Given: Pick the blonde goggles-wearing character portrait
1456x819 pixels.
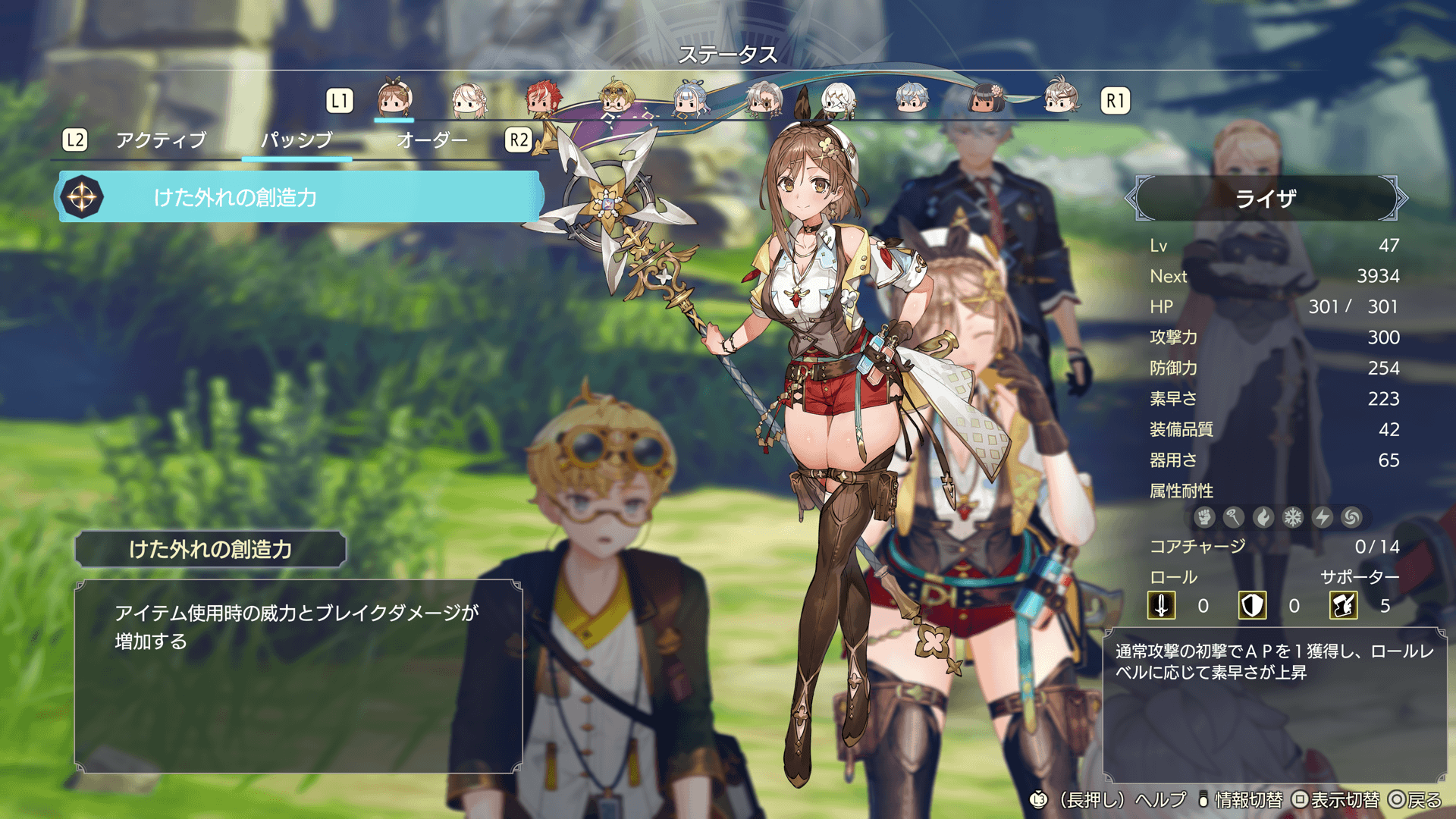Looking at the screenshot, I should (x=616, y=99).
